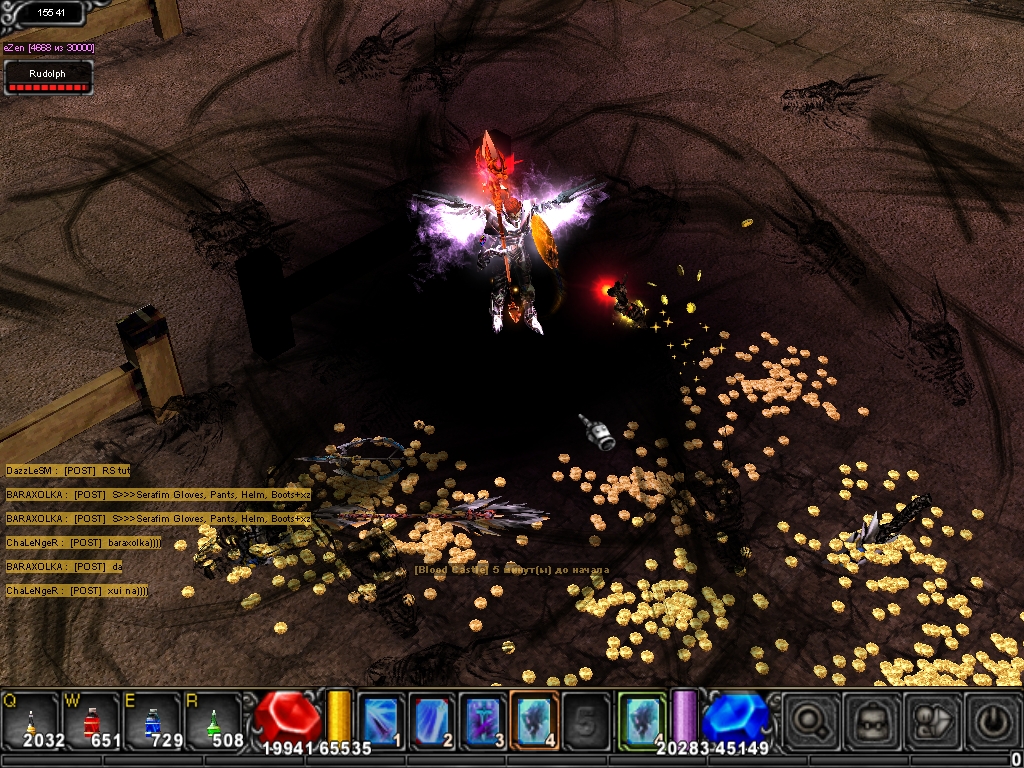
Task: Select the Q hotkey potion slot
Action: pos(32,720)
